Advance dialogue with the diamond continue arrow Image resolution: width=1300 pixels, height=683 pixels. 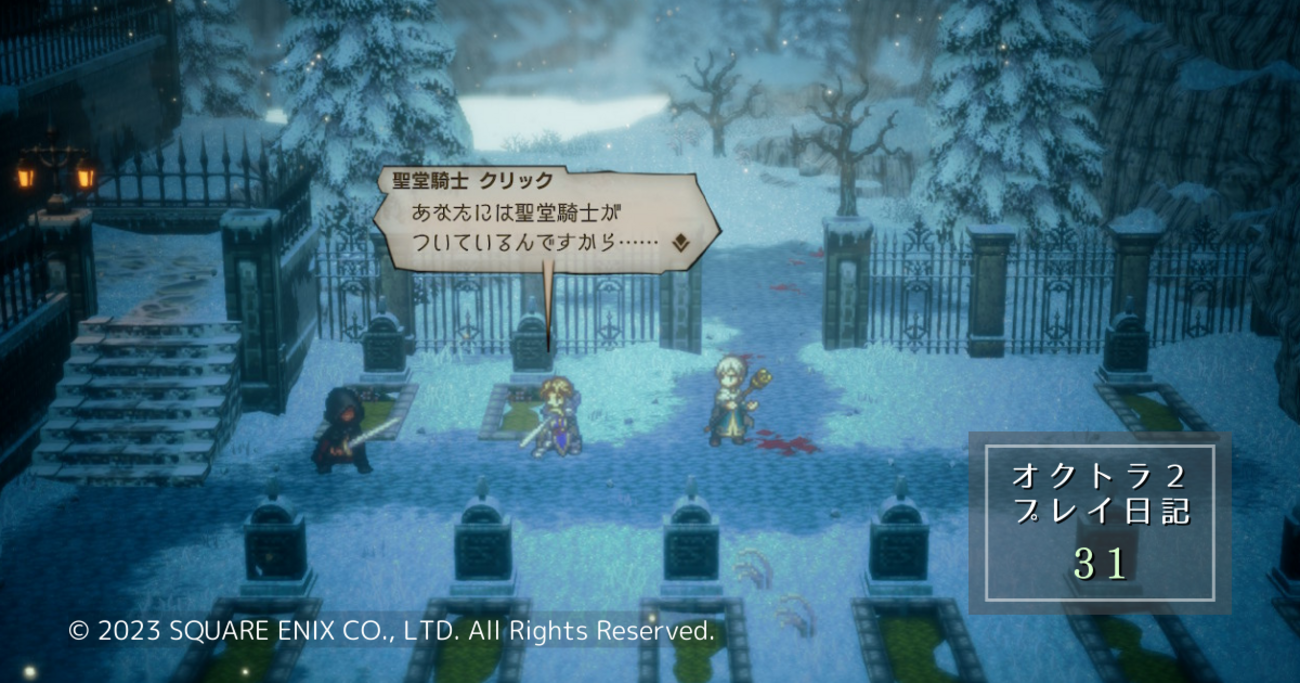(680, 241)
